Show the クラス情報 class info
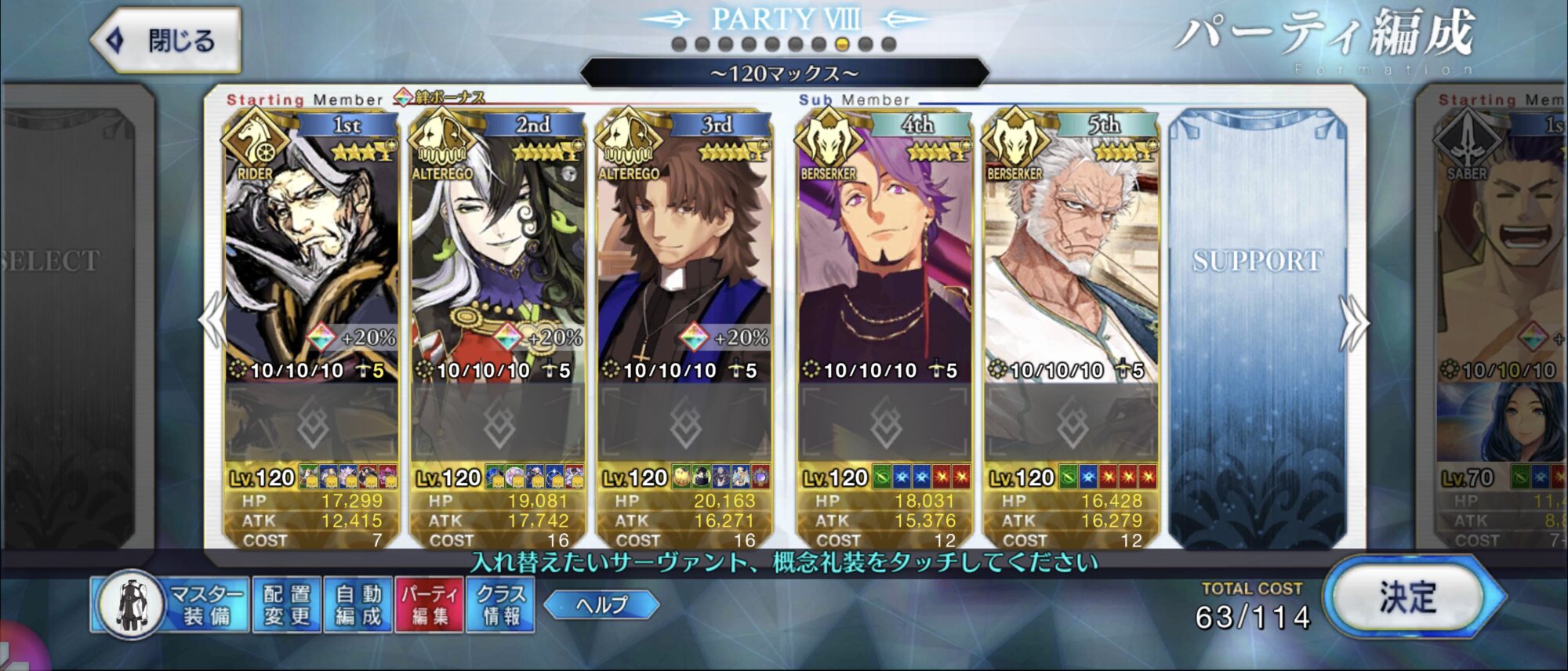 [x=501, y=604]
